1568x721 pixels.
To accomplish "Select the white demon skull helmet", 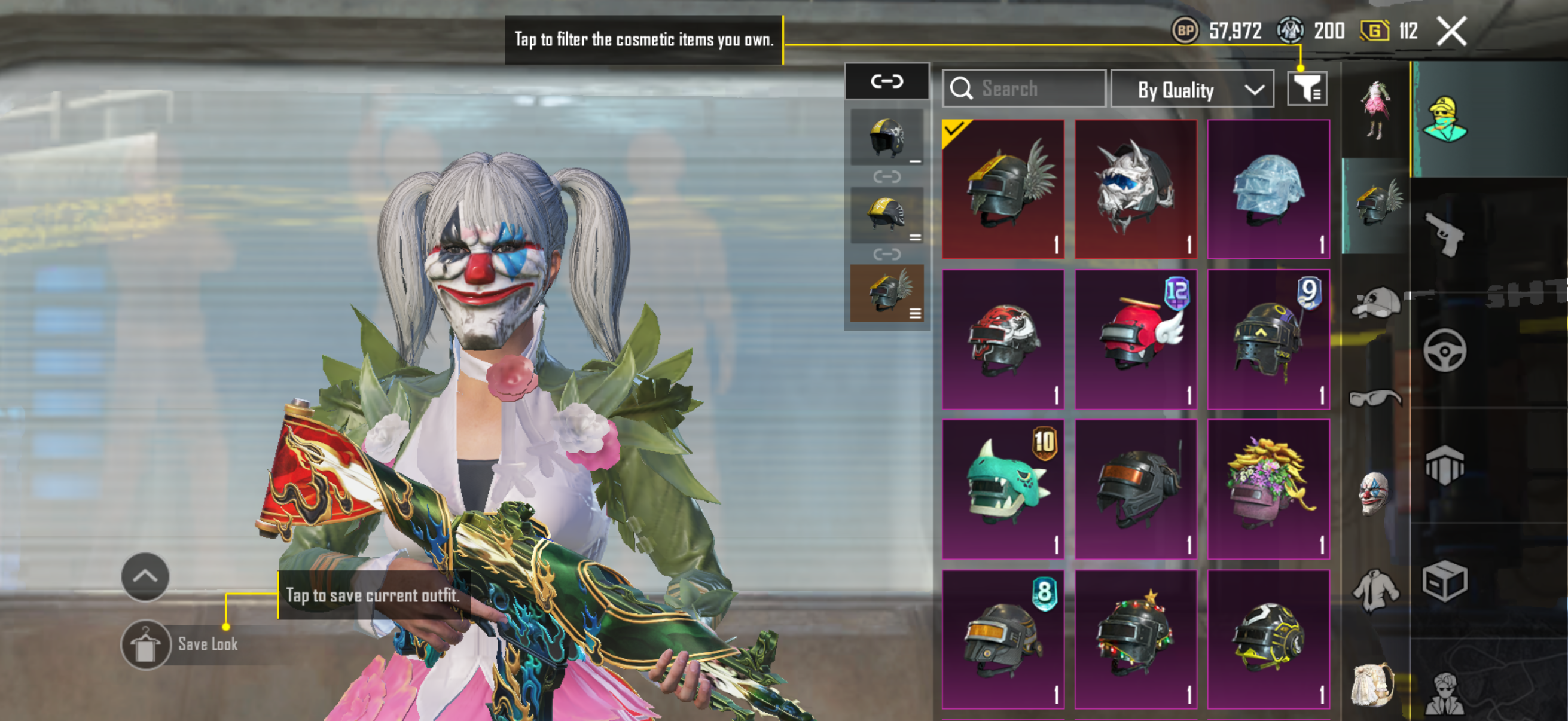I will [x=1135, y=188].
